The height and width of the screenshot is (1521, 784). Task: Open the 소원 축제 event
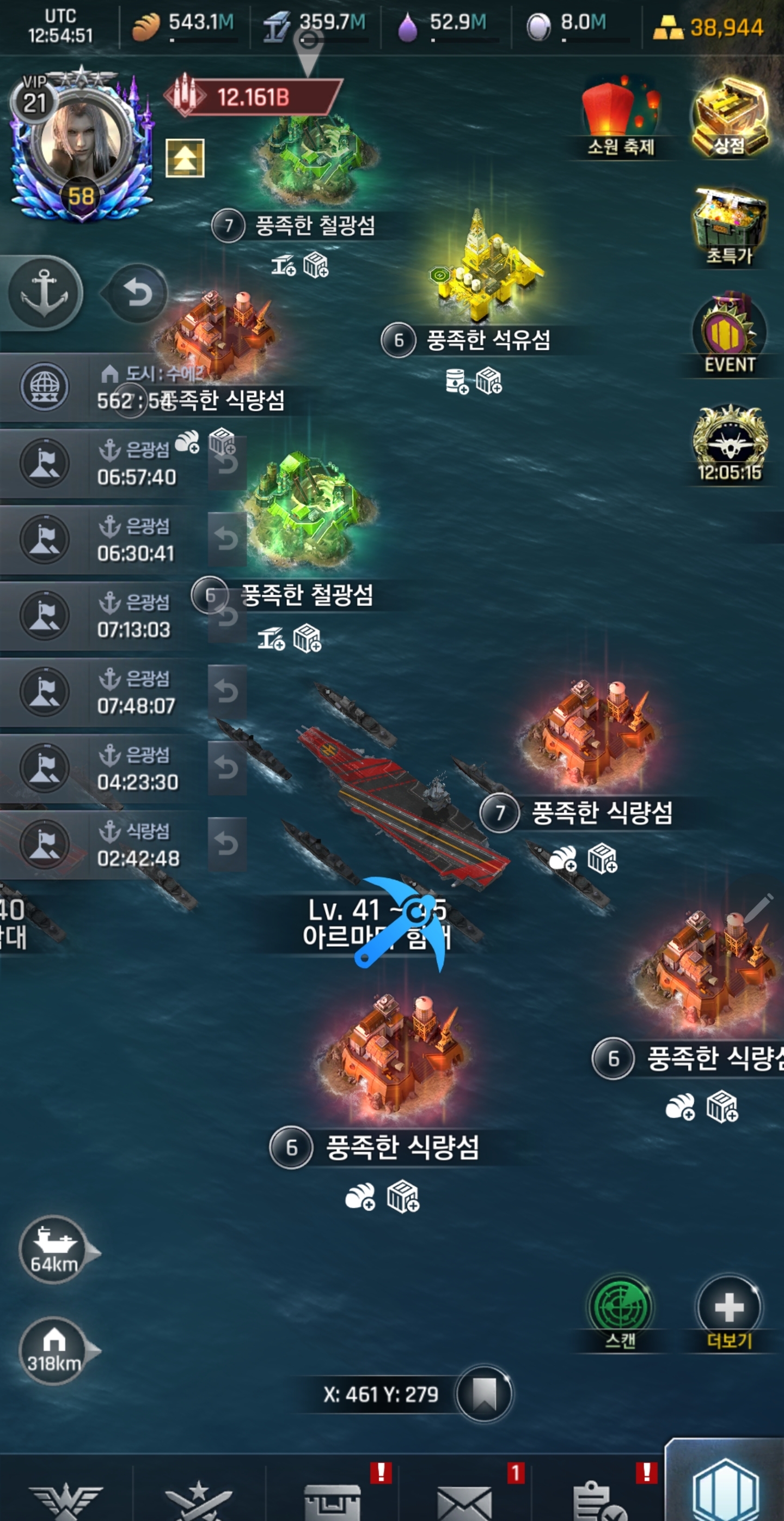(621, 115)
